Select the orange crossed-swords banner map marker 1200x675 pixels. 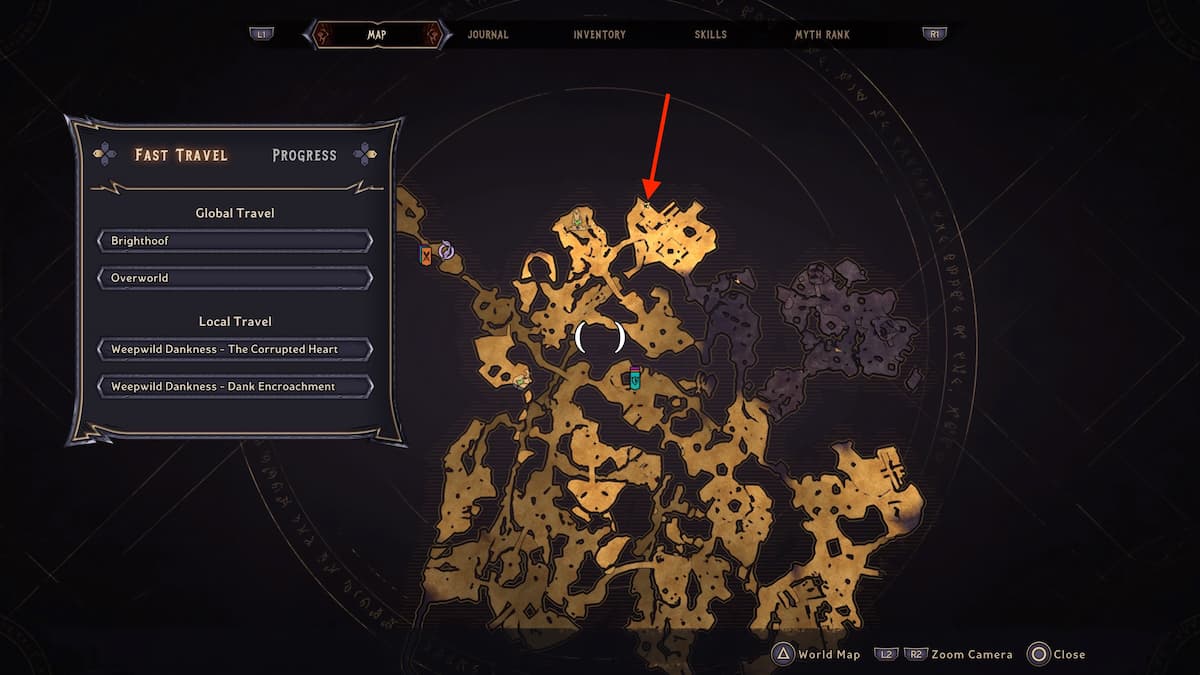pos(427,254)
